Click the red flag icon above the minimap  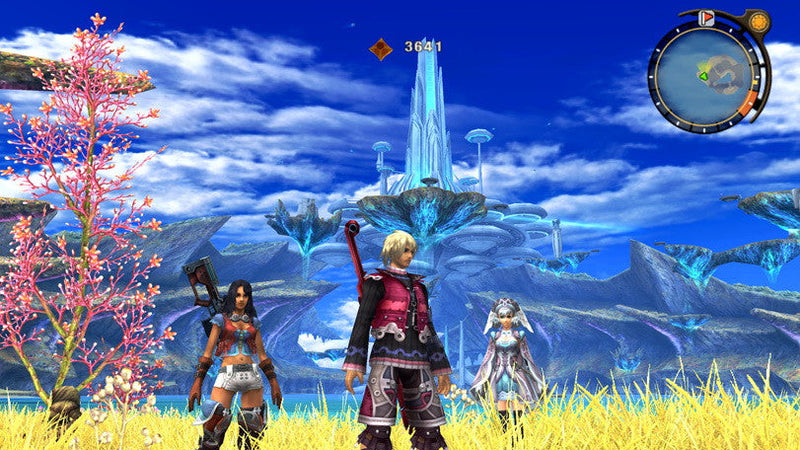click(706, 18)
